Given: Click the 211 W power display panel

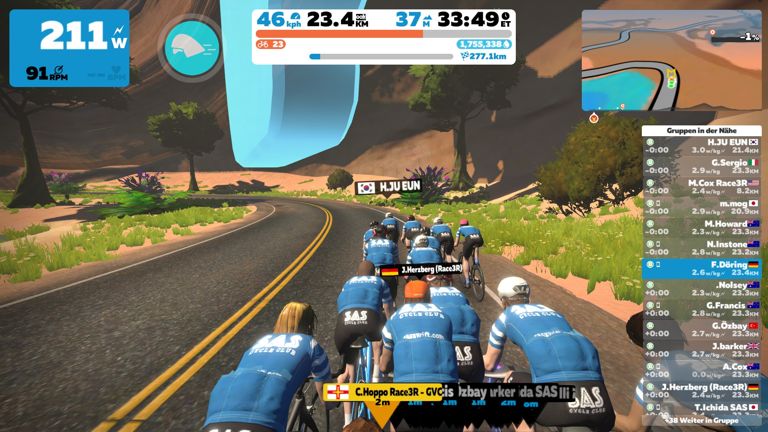Looking at the screenshot, I should pyautogui.click(x=70, y=48).
